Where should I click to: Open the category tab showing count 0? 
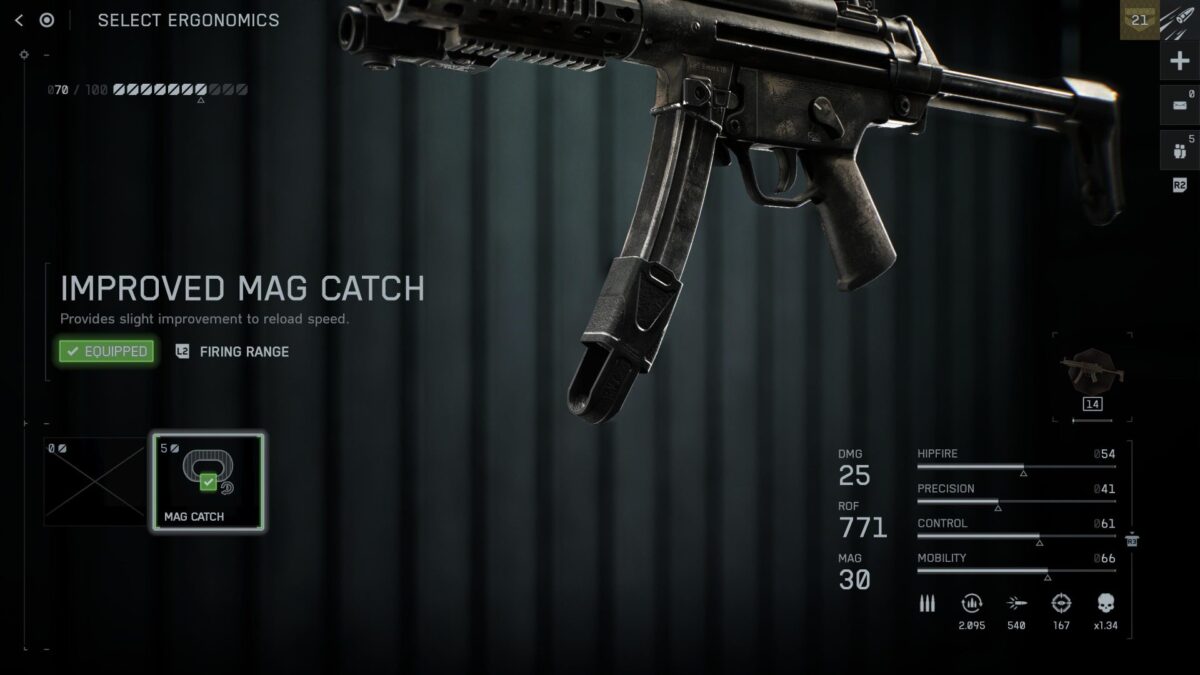click(1180, 105)
